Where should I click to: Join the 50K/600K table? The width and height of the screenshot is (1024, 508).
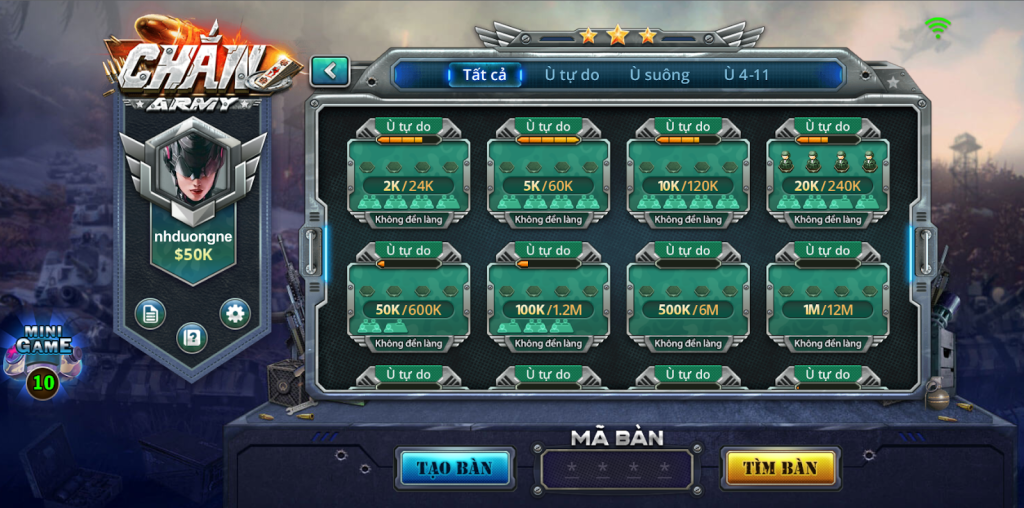(408, 300)
